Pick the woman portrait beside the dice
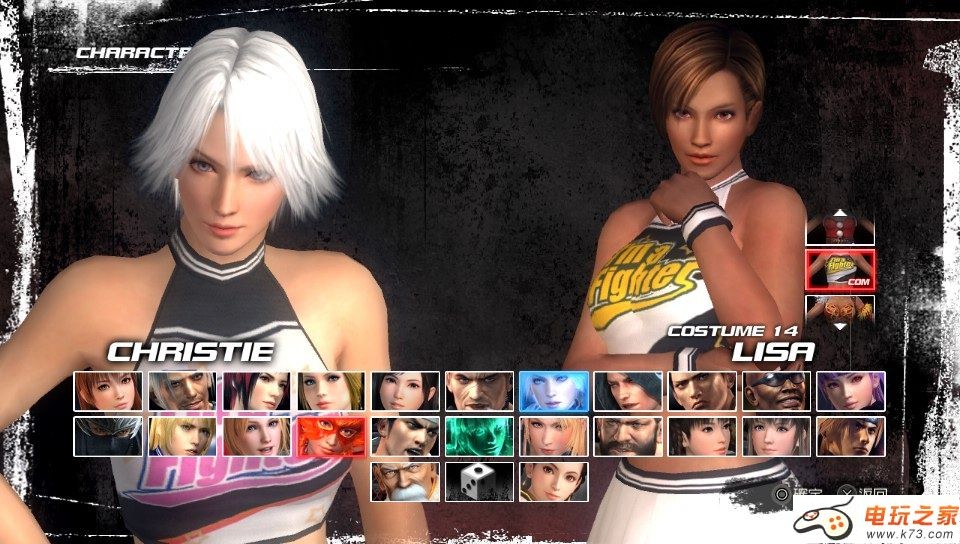The image size is (960, 544). coord(553,482)
